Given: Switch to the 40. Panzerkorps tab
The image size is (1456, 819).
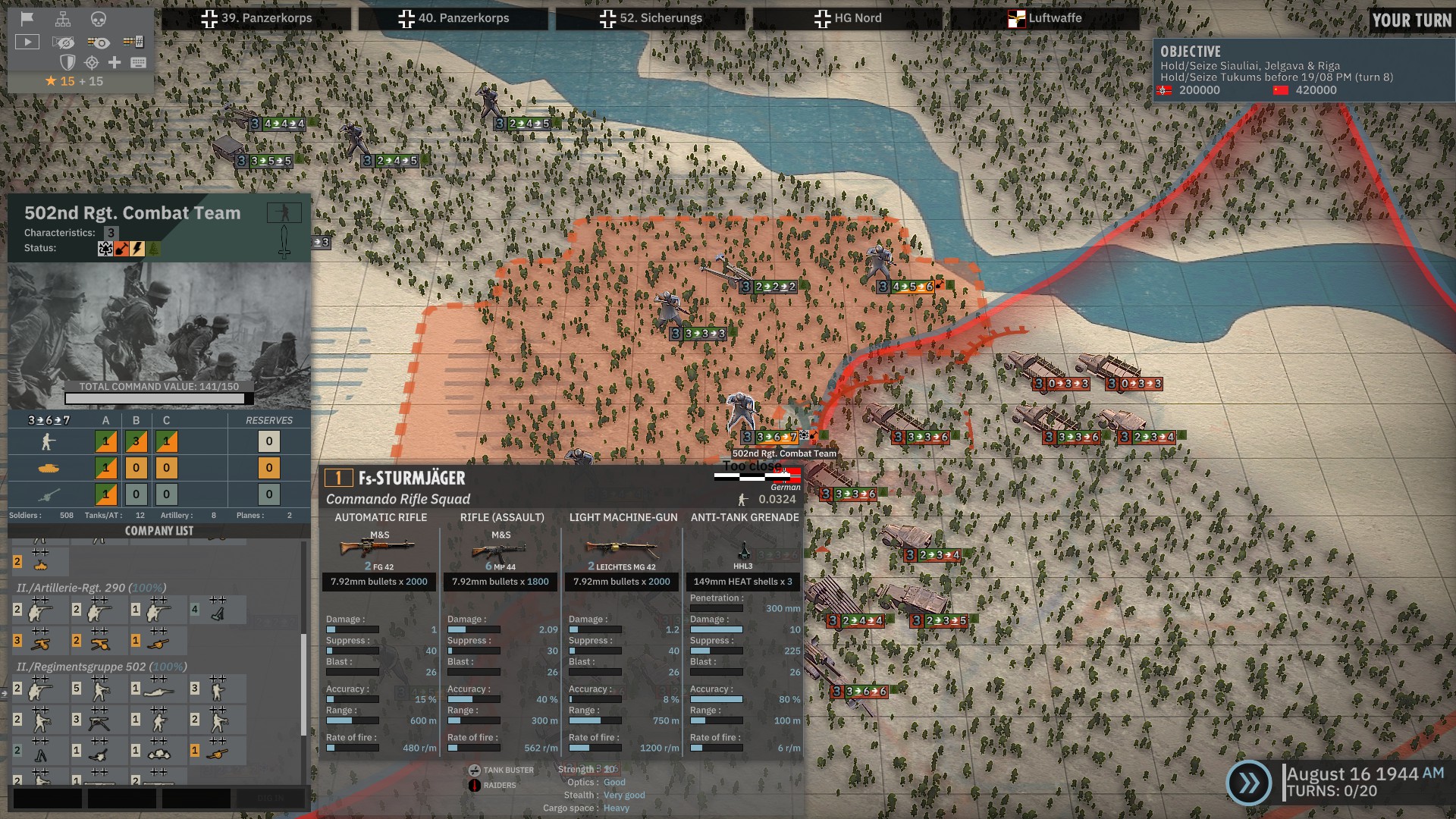Looking at the screenshot, I should [x=453, y=18].
